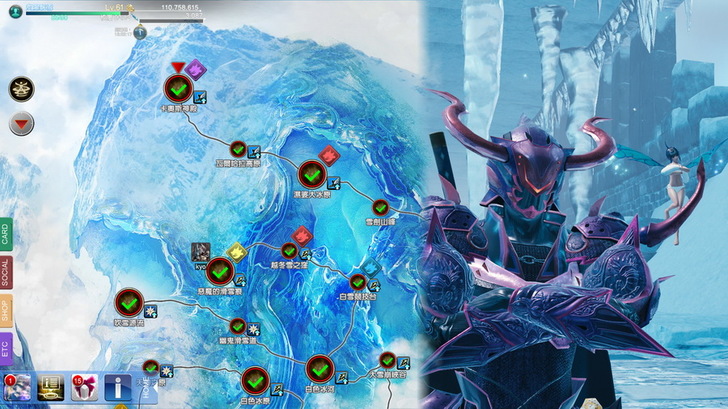Select the 惡魔的滑雪場 stage node
Screen dimensions: 728x409
pyautogui.click(x=220, y=270)
